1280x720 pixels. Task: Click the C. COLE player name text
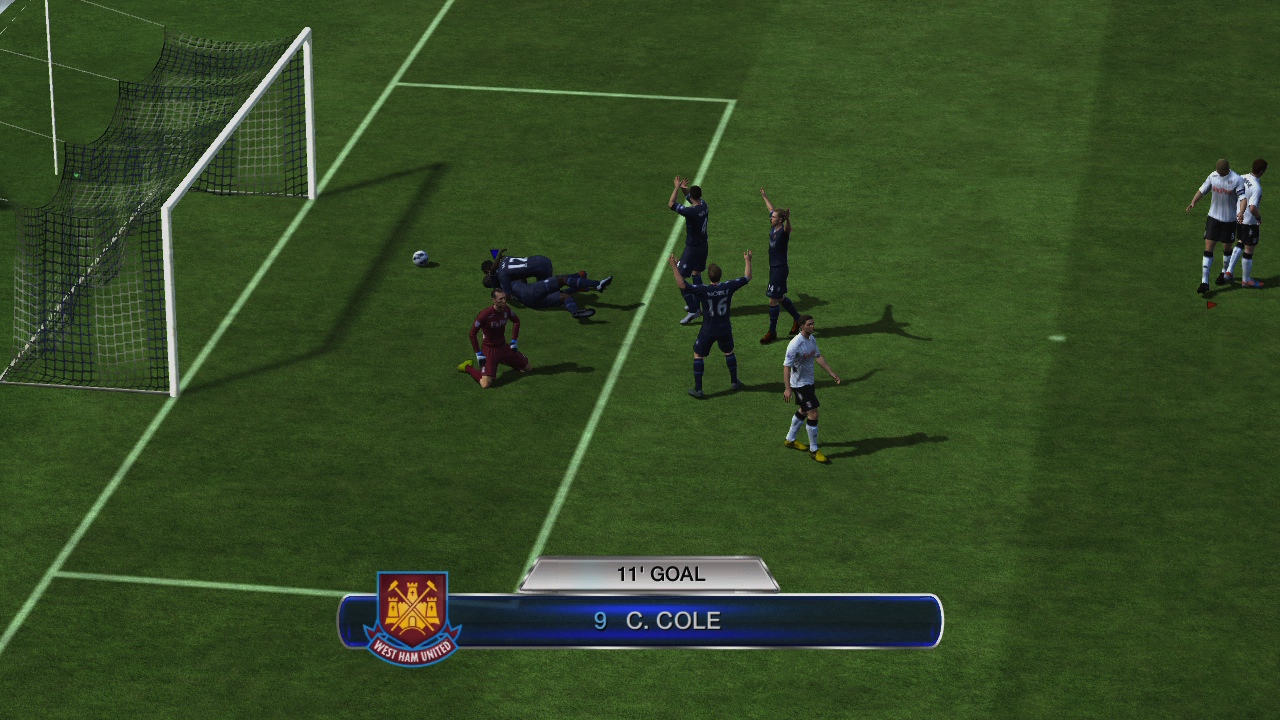[x=672, y=620]
